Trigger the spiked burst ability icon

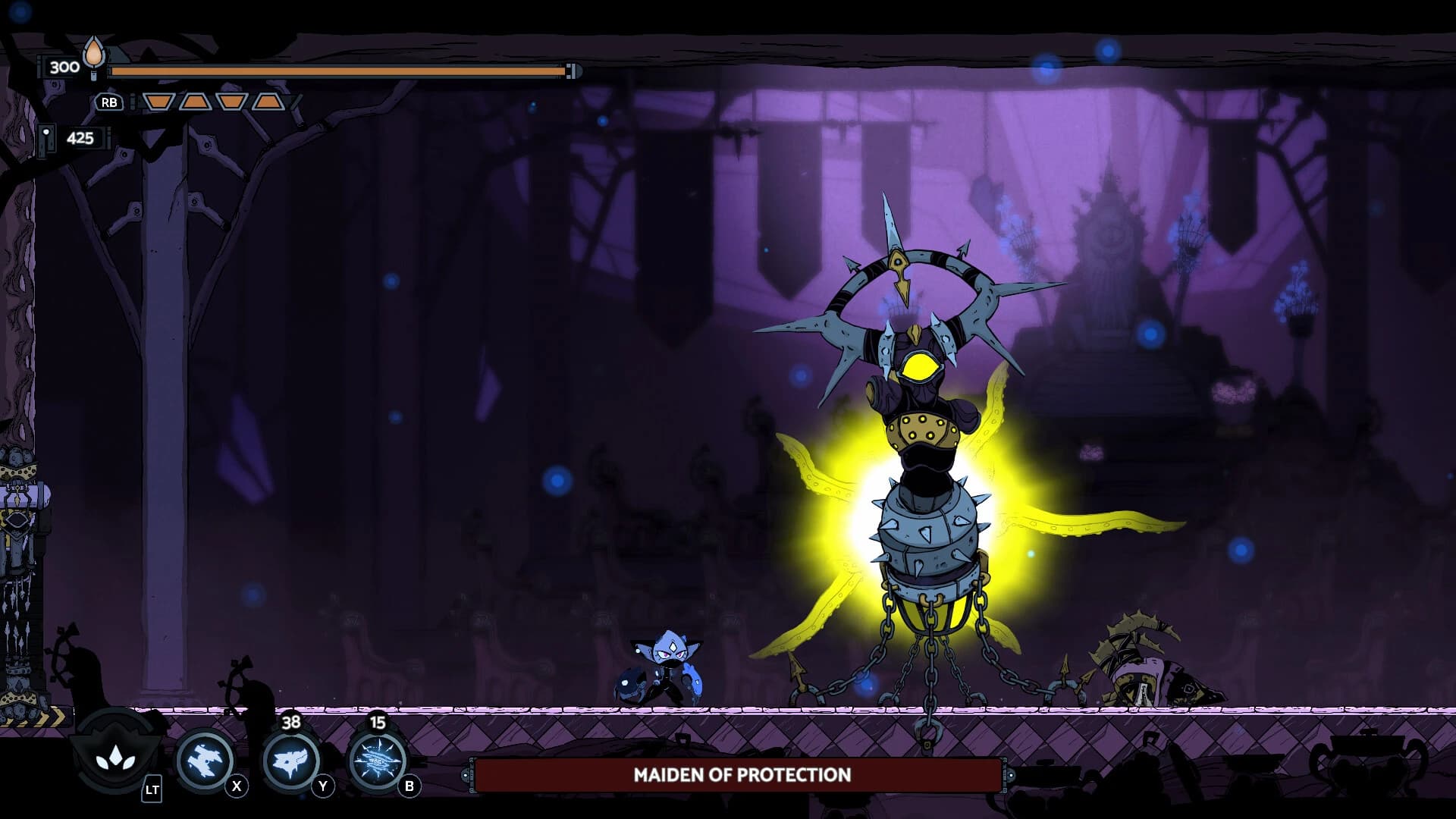pyautogui.click(x=377, y=759)
